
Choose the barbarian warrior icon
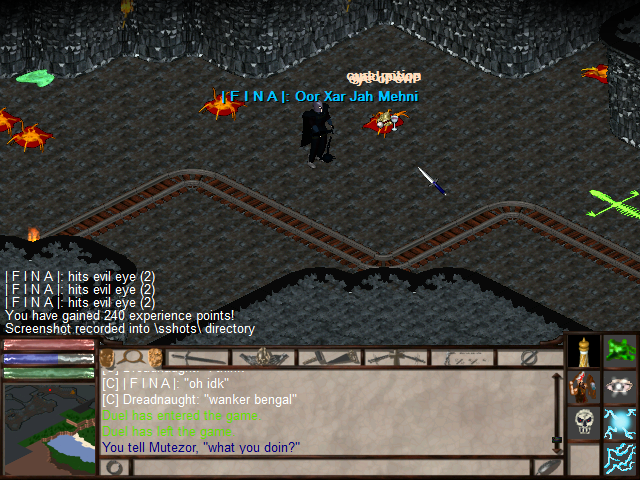584,387
